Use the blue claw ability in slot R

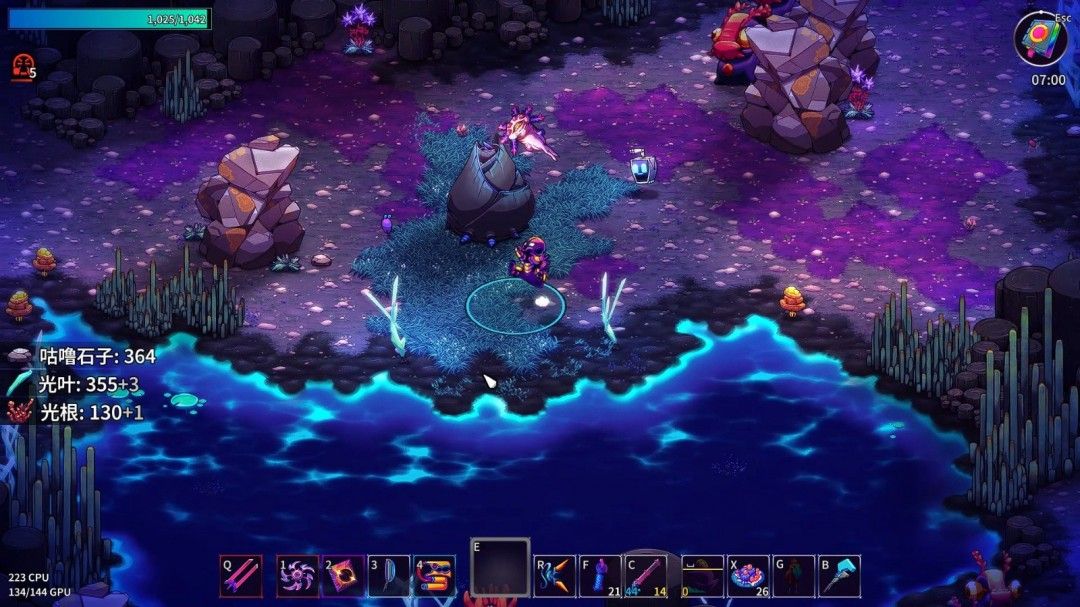point(555,576)
